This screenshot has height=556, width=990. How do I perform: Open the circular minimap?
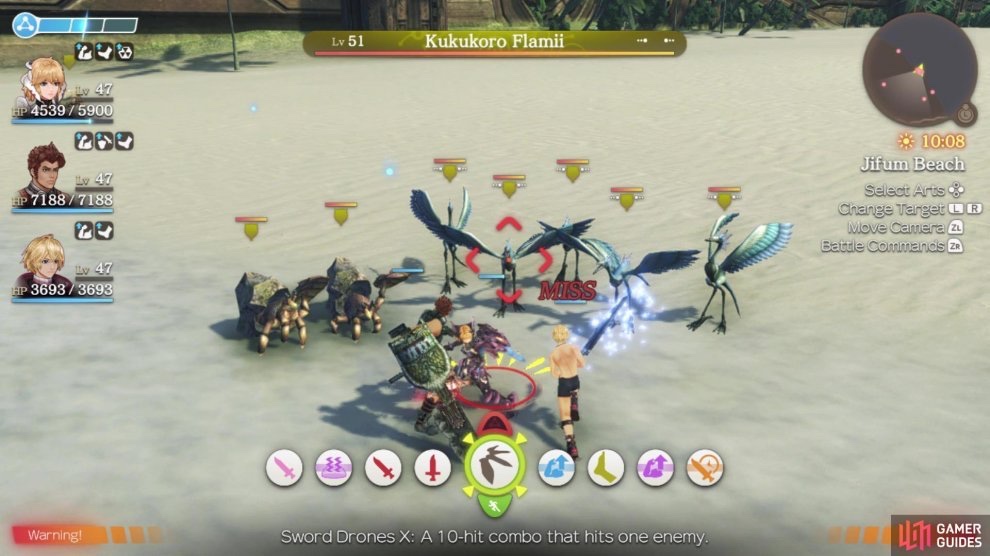[x=918, y=69]
